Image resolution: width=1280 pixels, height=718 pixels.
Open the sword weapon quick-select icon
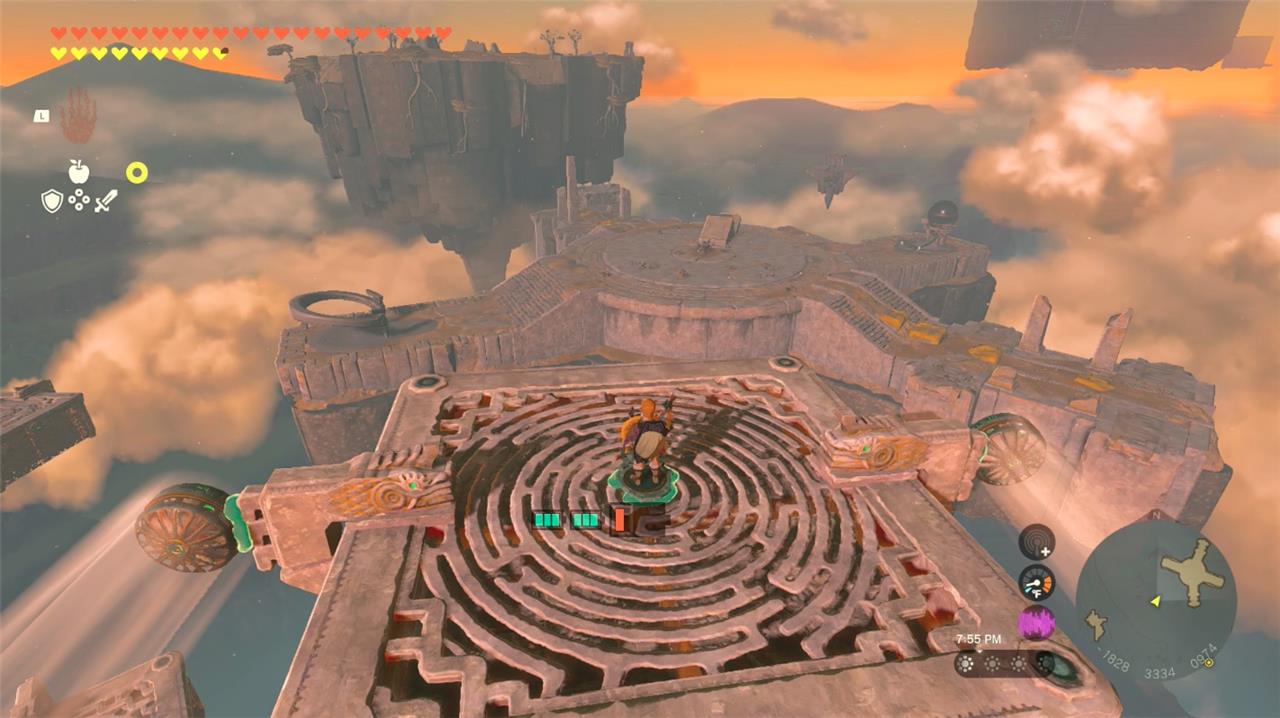point(106,201)
